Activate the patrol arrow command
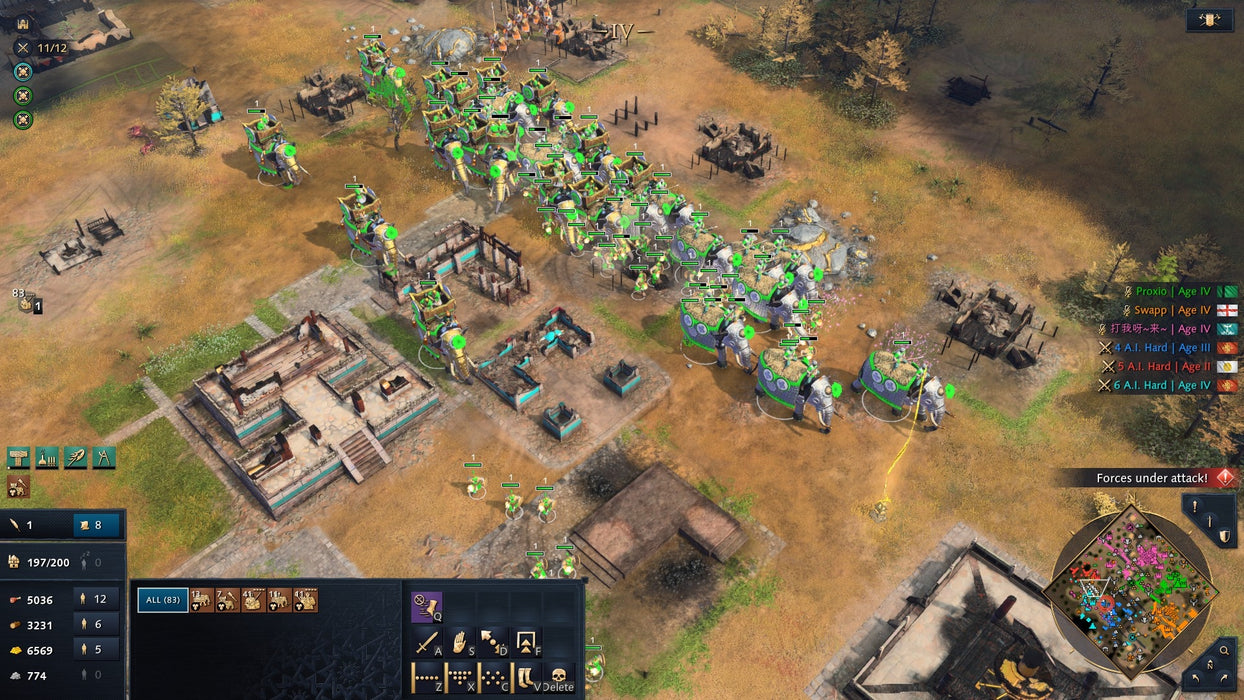Image resolution: width=1244 pixels, height=700 pixels. point(494,642)
